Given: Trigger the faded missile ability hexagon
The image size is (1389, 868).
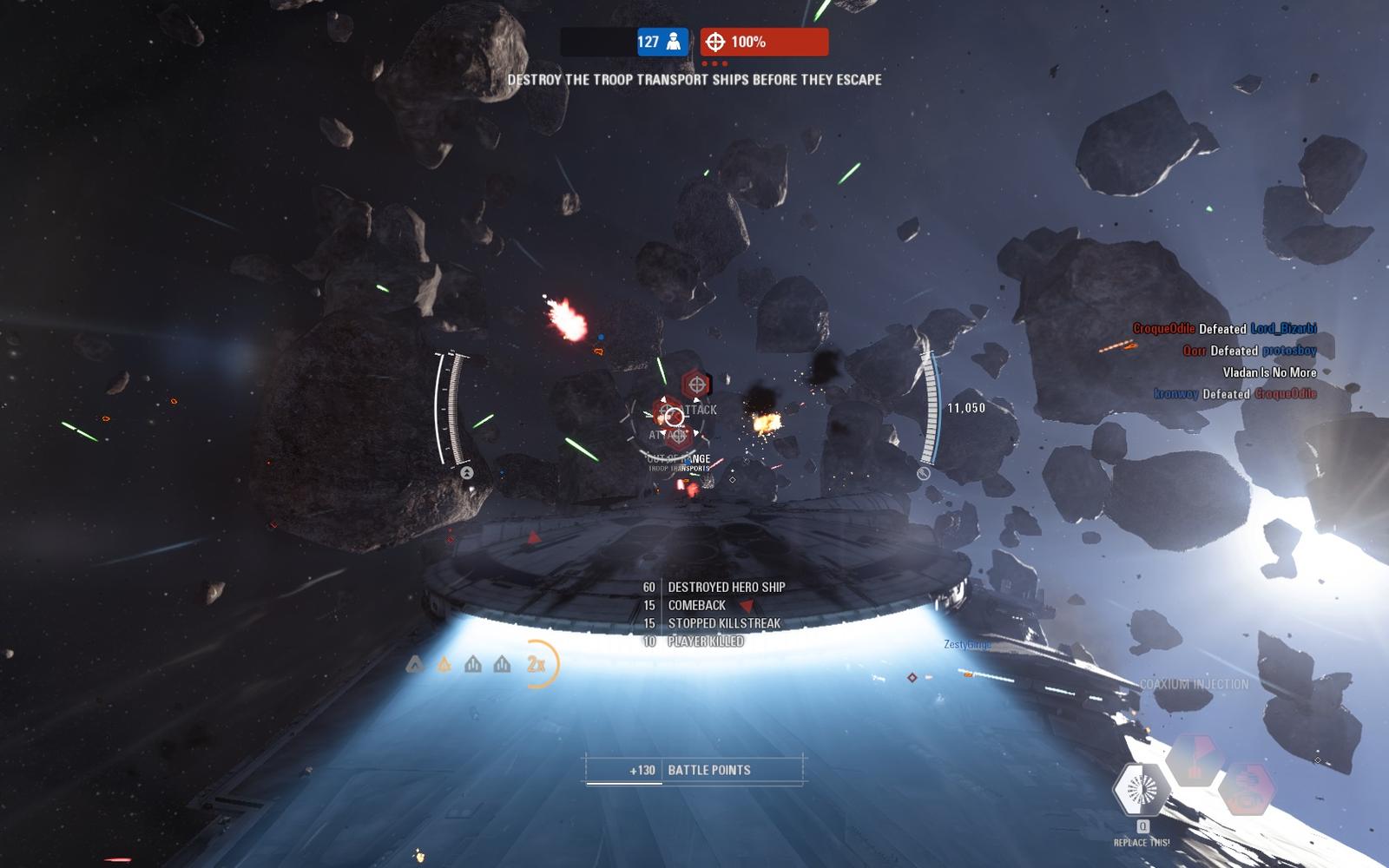Looking at the screenshot, I should [x=1195, y=759].
